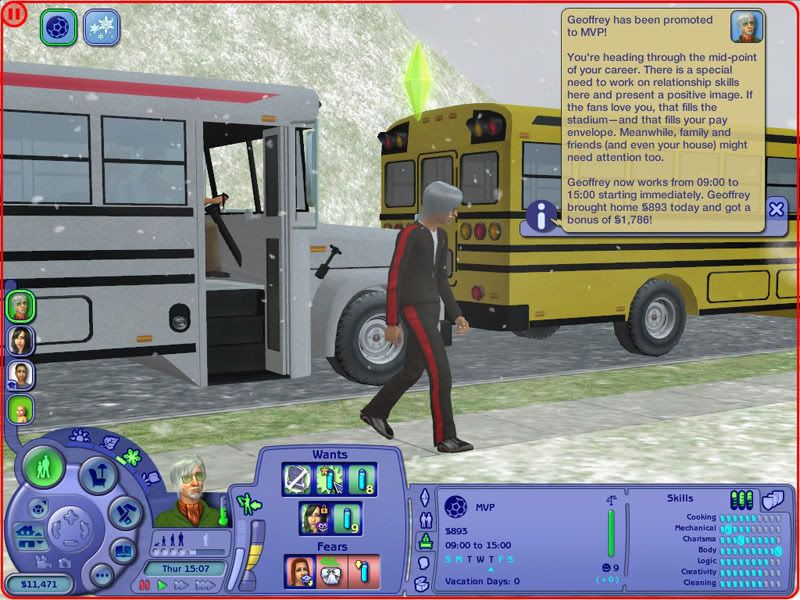Close the MVP promotion notification
Screen dimensions: 800x600
776,208
